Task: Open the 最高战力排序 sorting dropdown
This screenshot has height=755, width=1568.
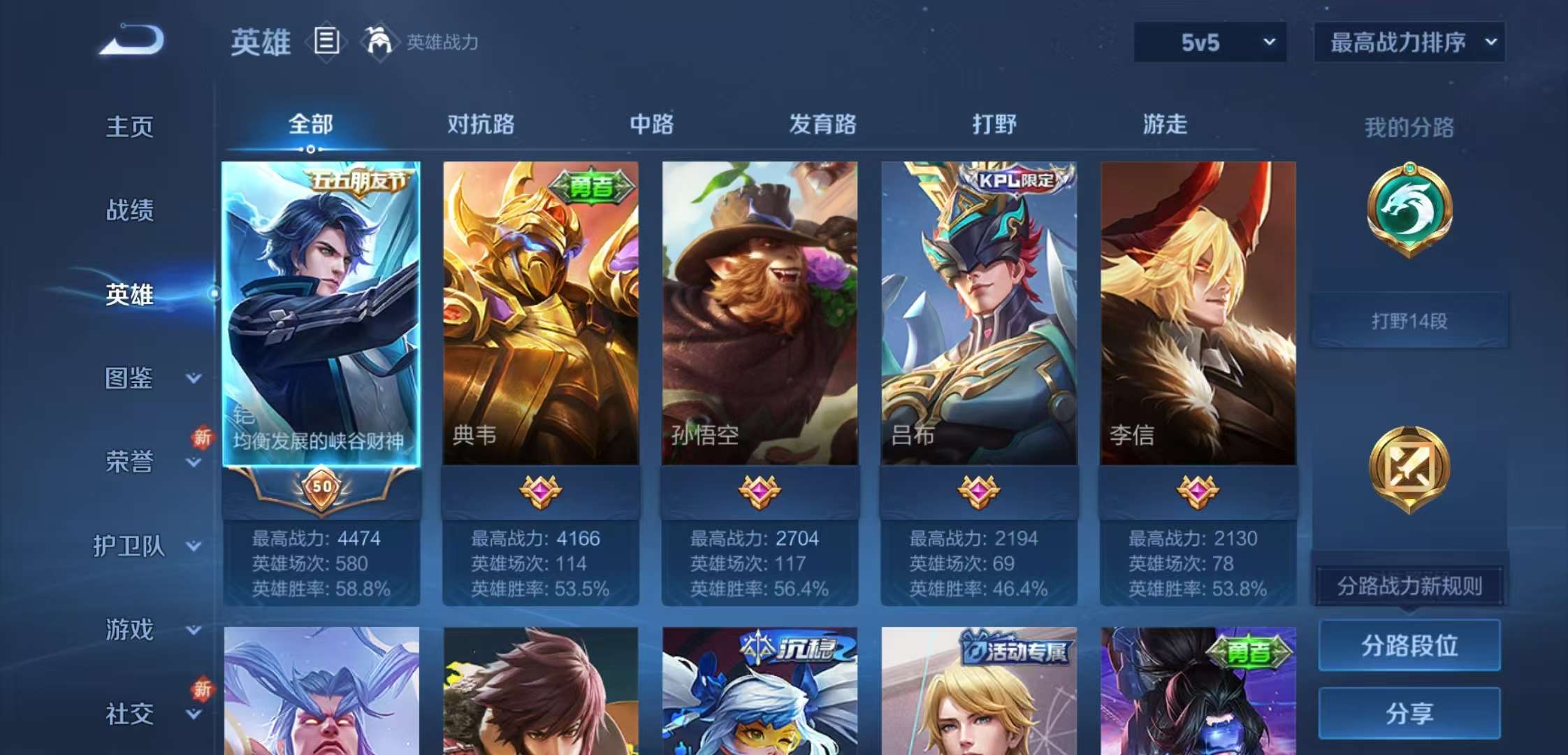Action: coord(1408,42)
